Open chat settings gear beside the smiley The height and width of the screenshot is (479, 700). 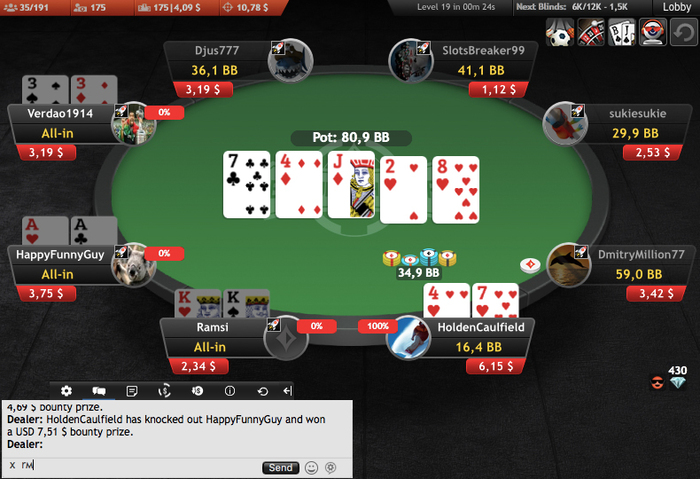(x=330, y=467)
